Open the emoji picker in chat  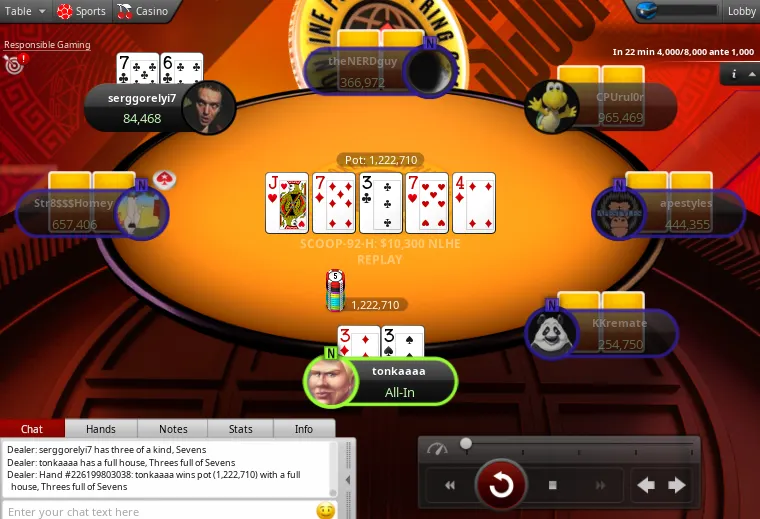tap(325, 511)
